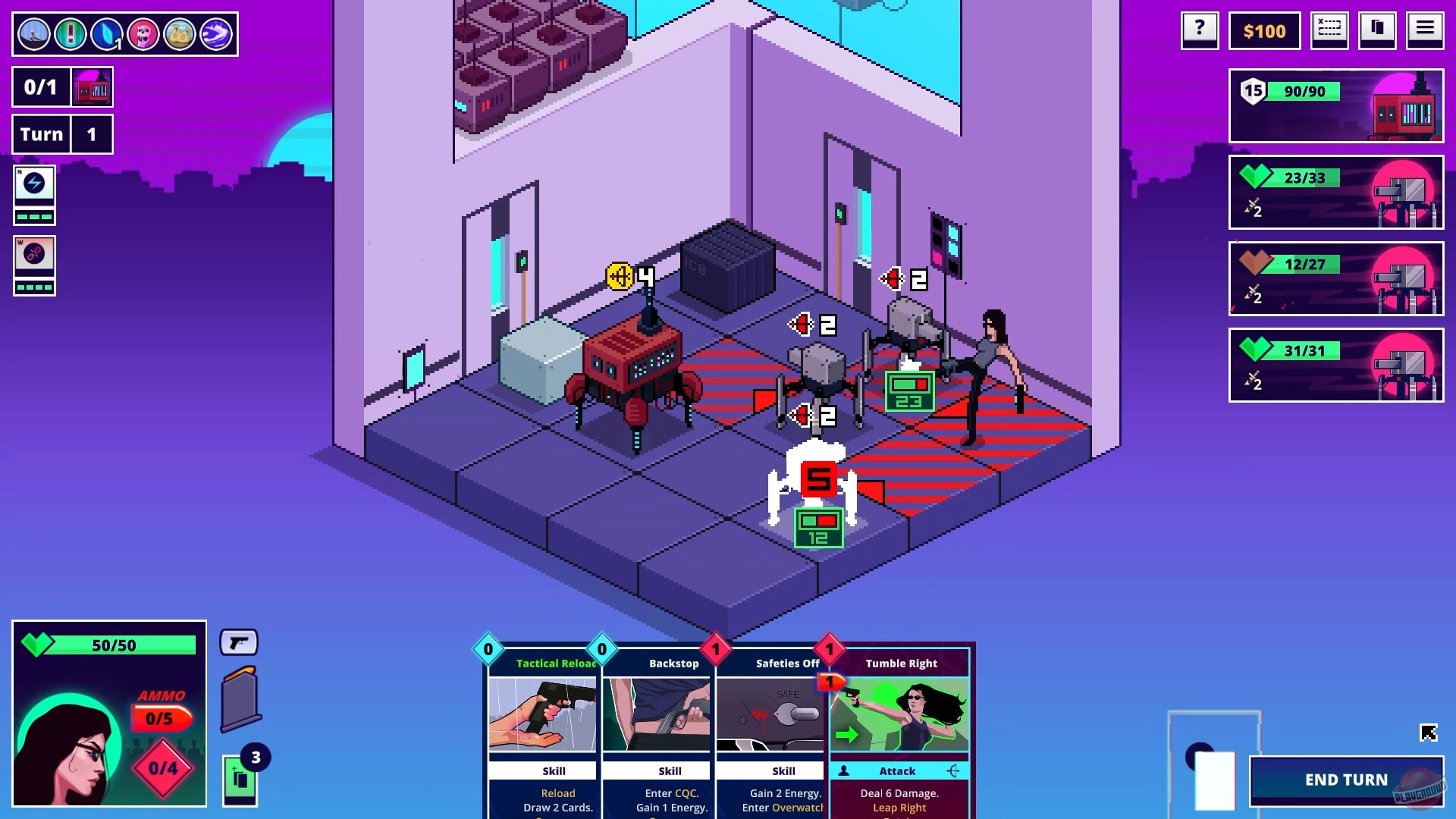Click the card copy icon near the menu
1456x819 pixels.
(x=1378, y=30)
